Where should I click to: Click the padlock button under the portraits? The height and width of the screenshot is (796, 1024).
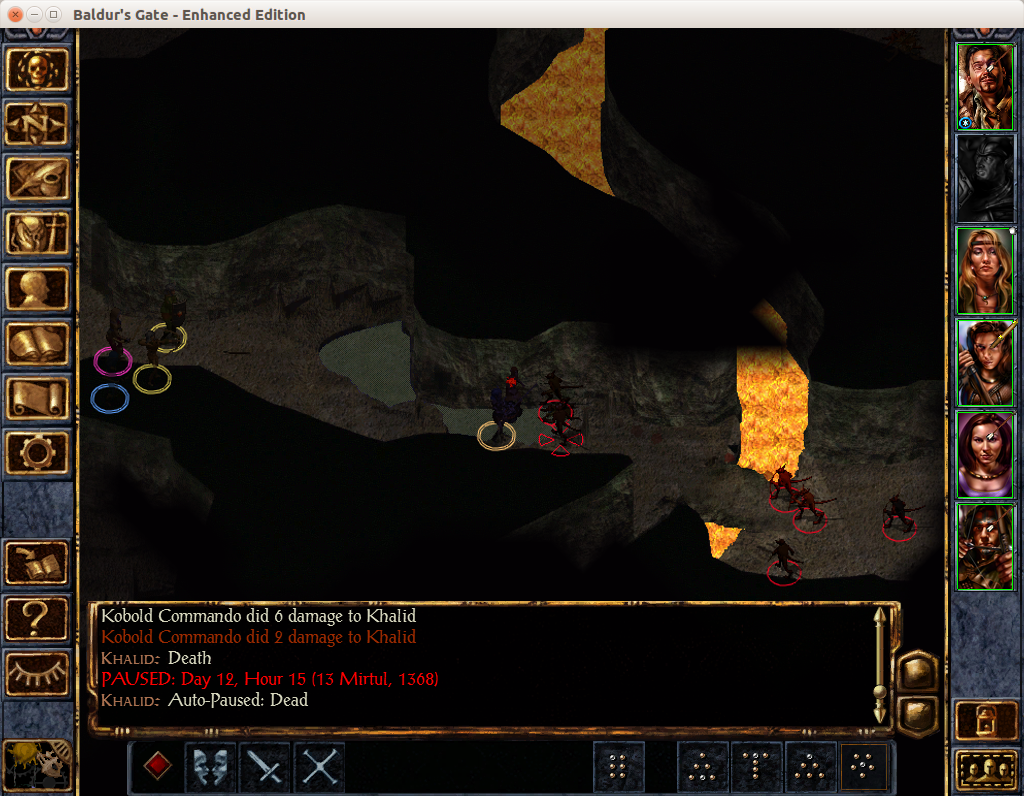pyautogui.click(x=985, y=719)
